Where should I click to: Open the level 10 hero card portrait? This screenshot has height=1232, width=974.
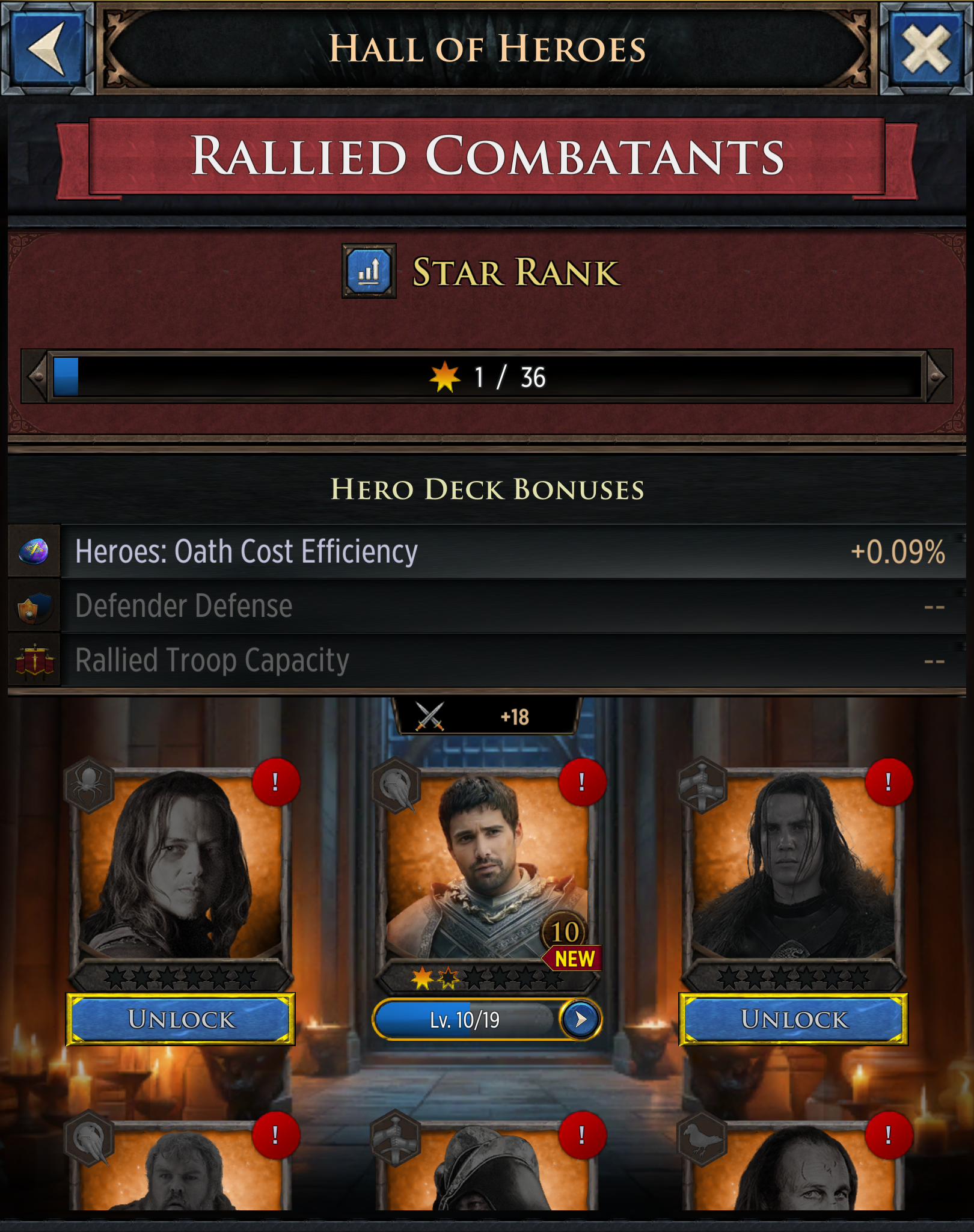[x=487, y=866]
